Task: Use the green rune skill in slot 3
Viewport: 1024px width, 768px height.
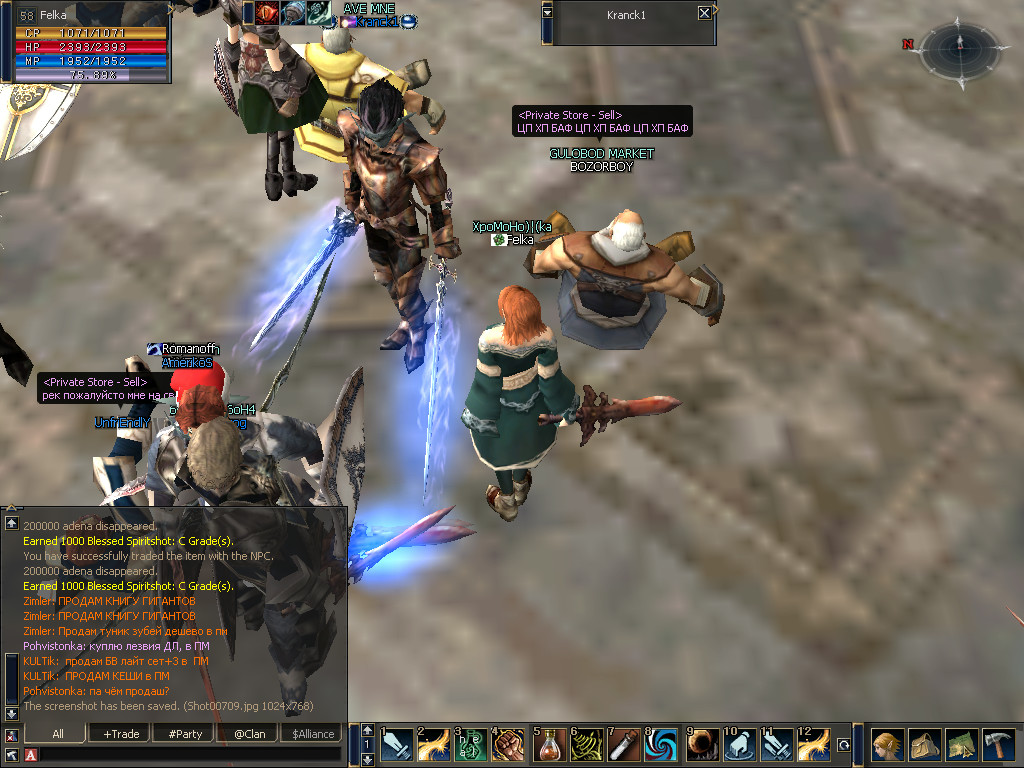Action: click(471, 745)
